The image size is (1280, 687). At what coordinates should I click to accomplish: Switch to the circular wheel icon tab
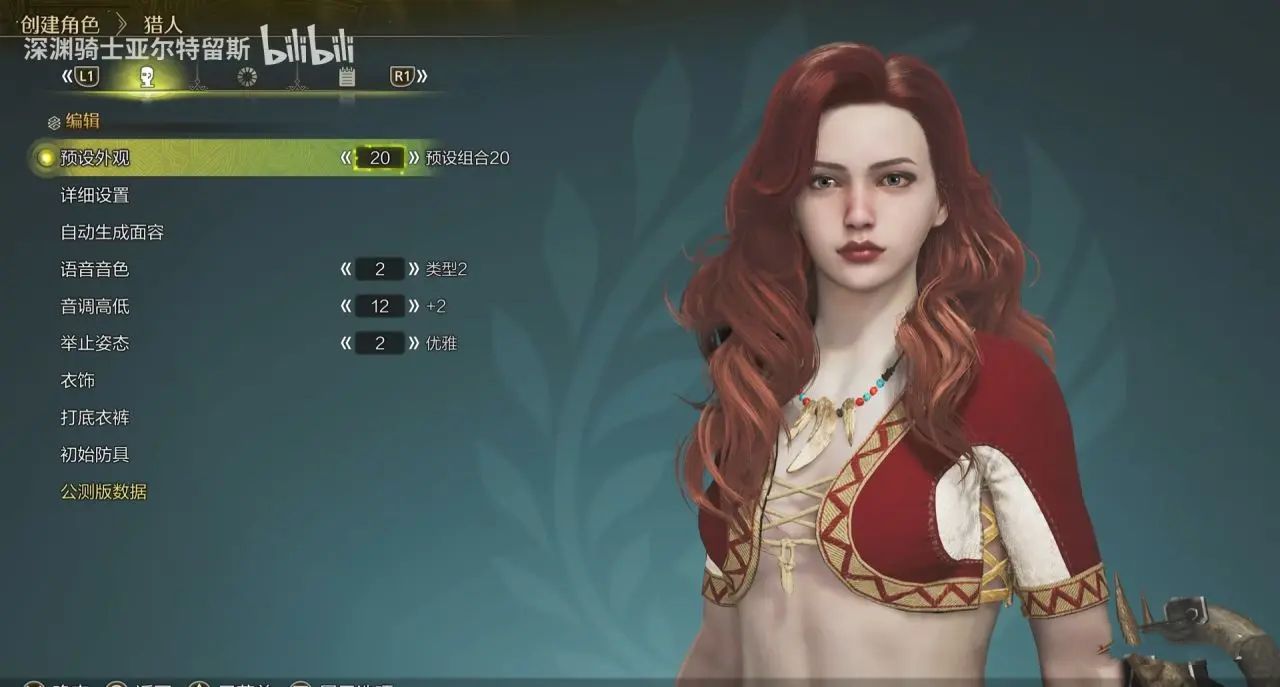pos(247,77)
